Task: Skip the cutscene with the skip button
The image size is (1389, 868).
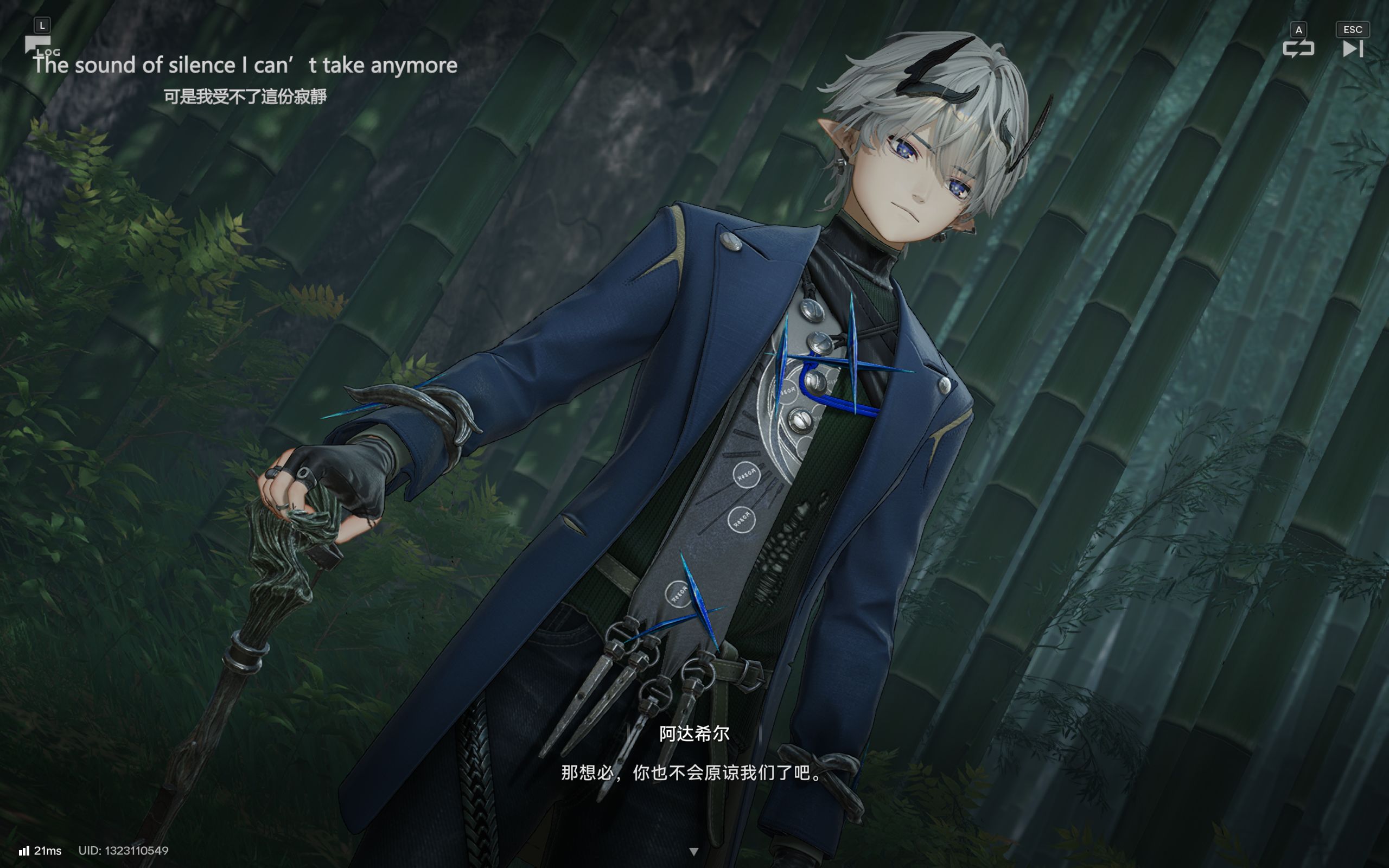Action: click(x=1352, y=48)
